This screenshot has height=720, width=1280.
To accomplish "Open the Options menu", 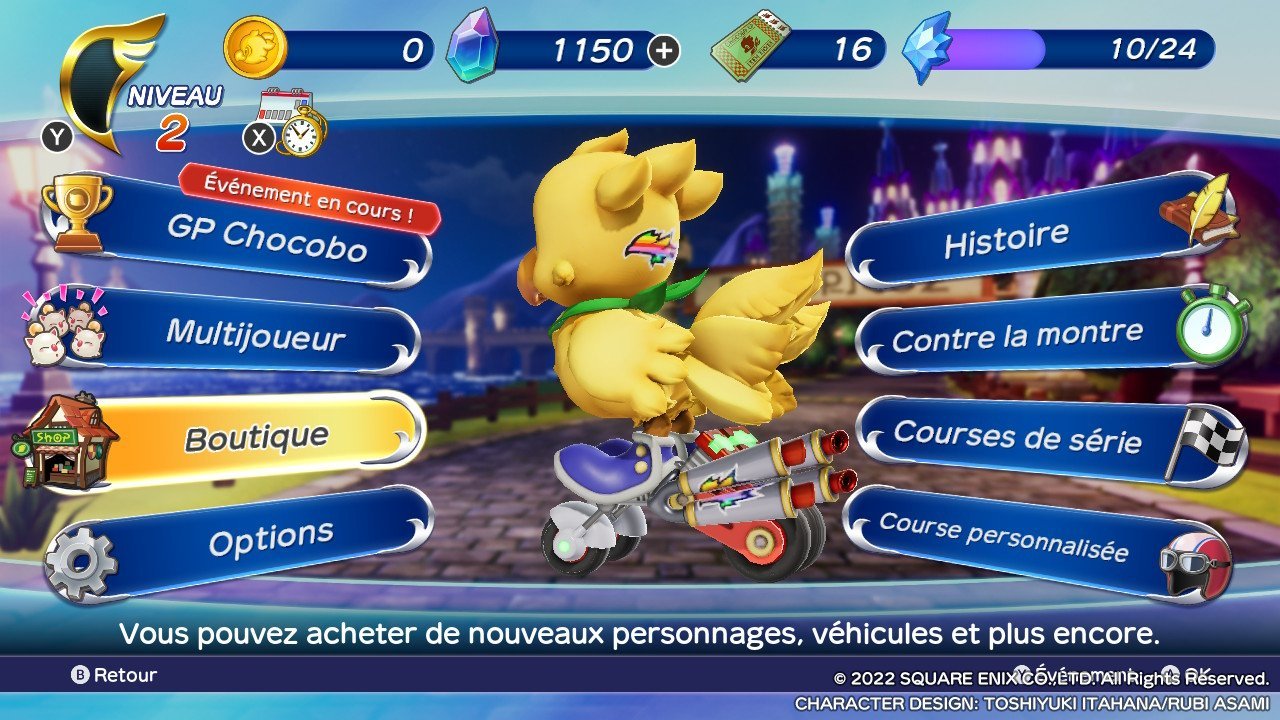I will pos(270,539).
